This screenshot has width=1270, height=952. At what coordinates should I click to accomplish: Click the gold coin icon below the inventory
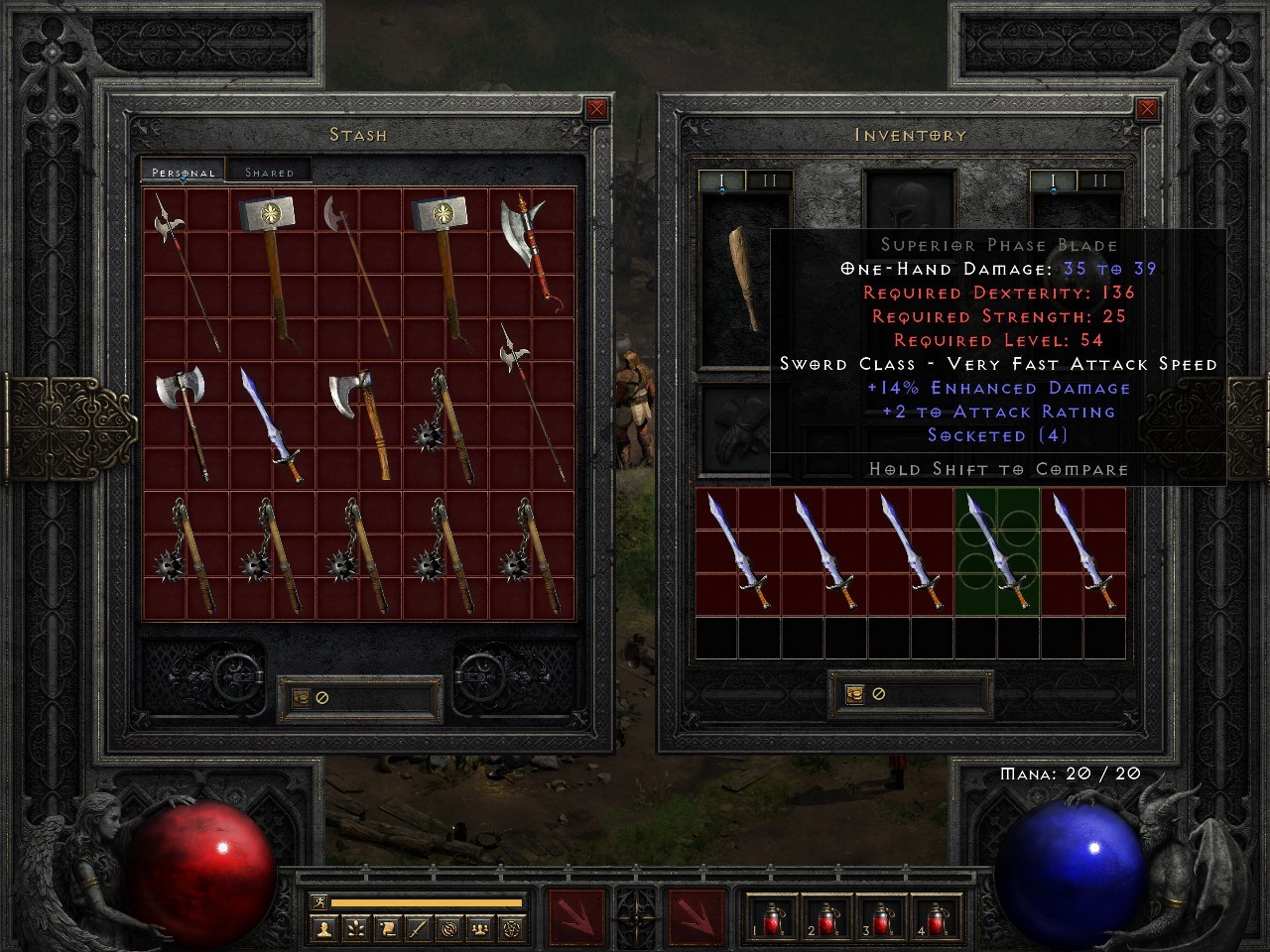tap(854, 695)
